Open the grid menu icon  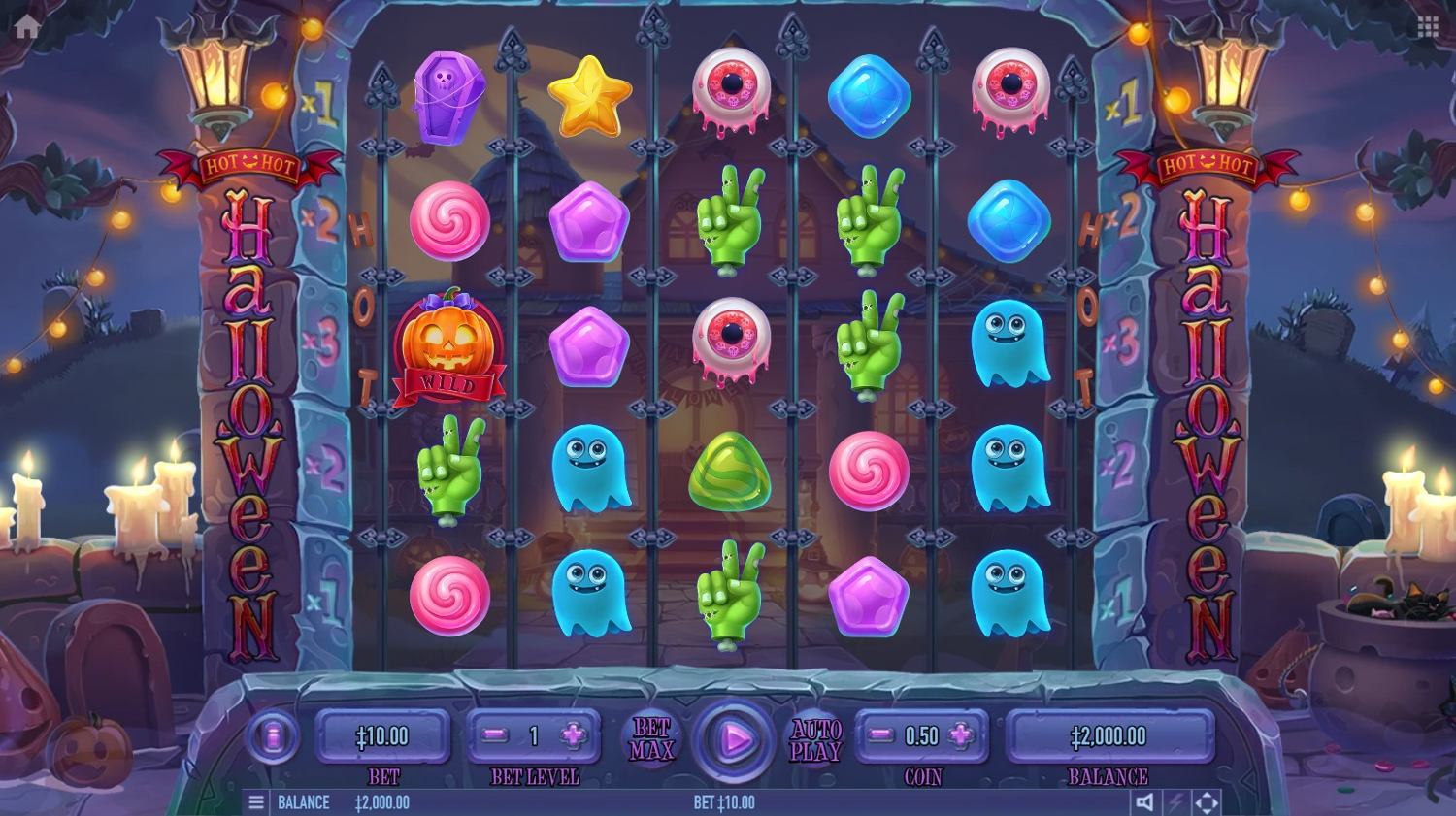1428,26
